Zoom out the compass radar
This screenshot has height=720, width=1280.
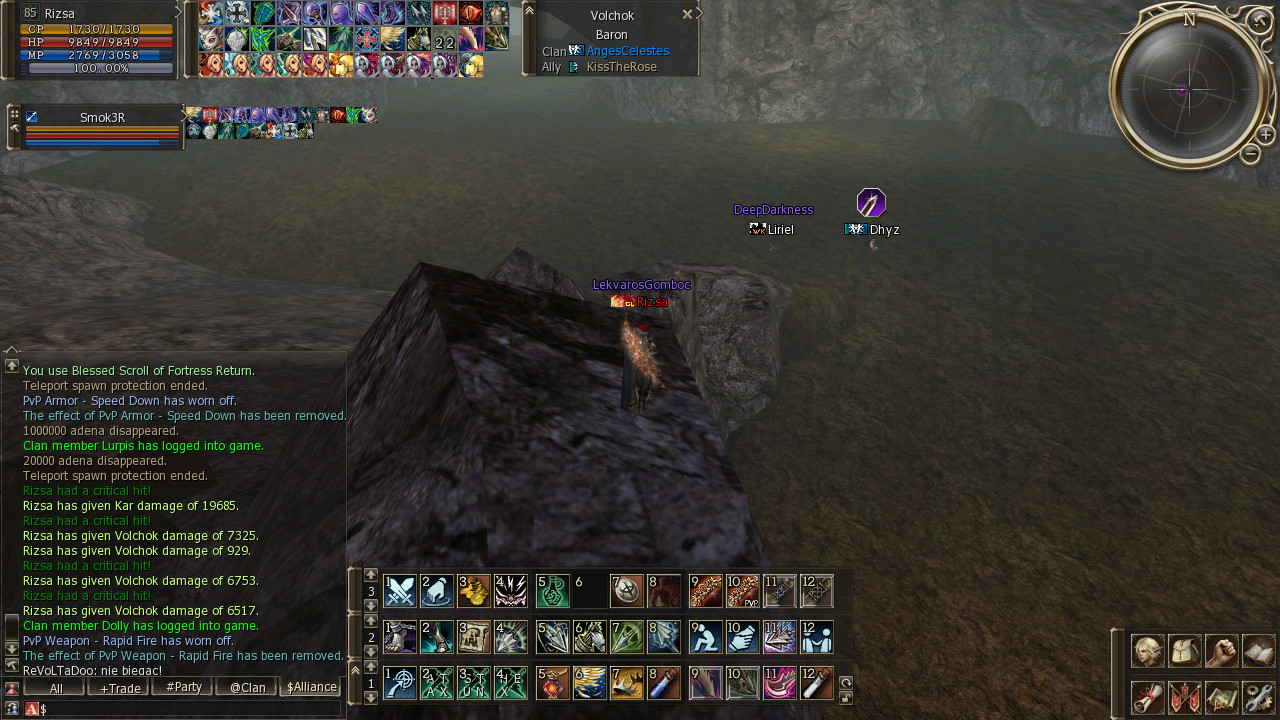coord(1250,154)
